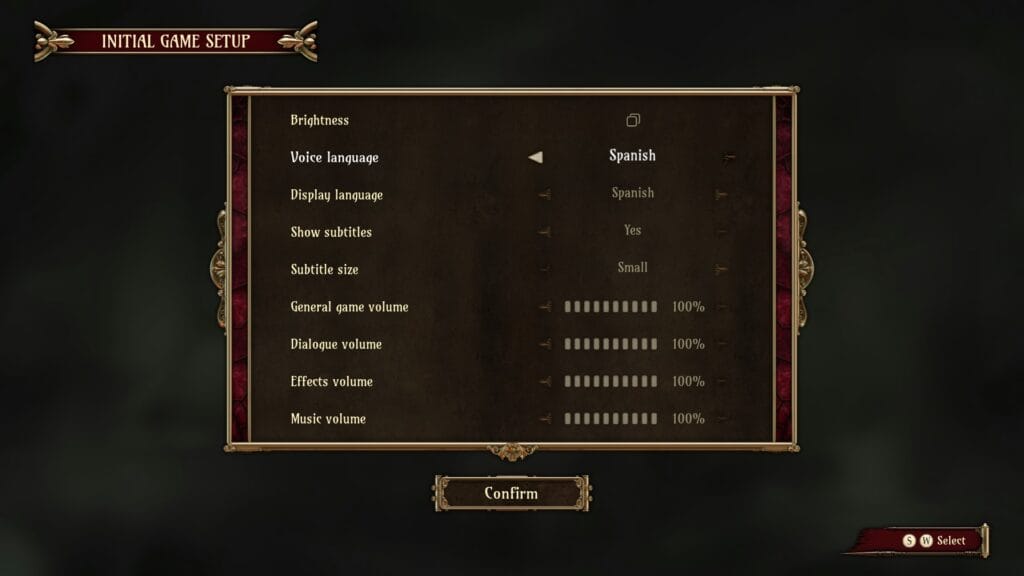Viewport: 1024px width, 576px height.
Task: Decrease Effects volume with its left arrow
Action: 544,381
